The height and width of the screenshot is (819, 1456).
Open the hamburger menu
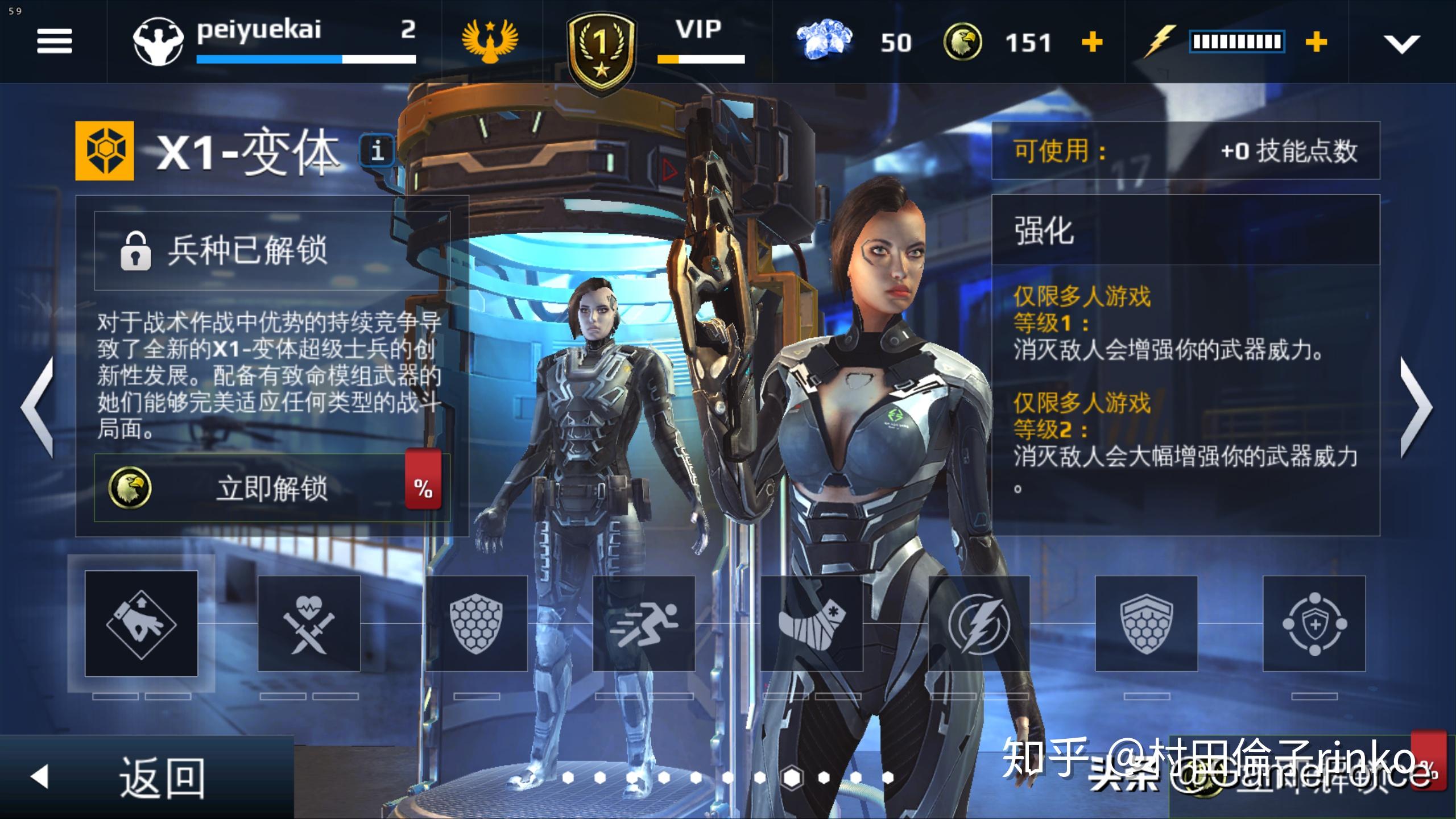coord(54,41)
